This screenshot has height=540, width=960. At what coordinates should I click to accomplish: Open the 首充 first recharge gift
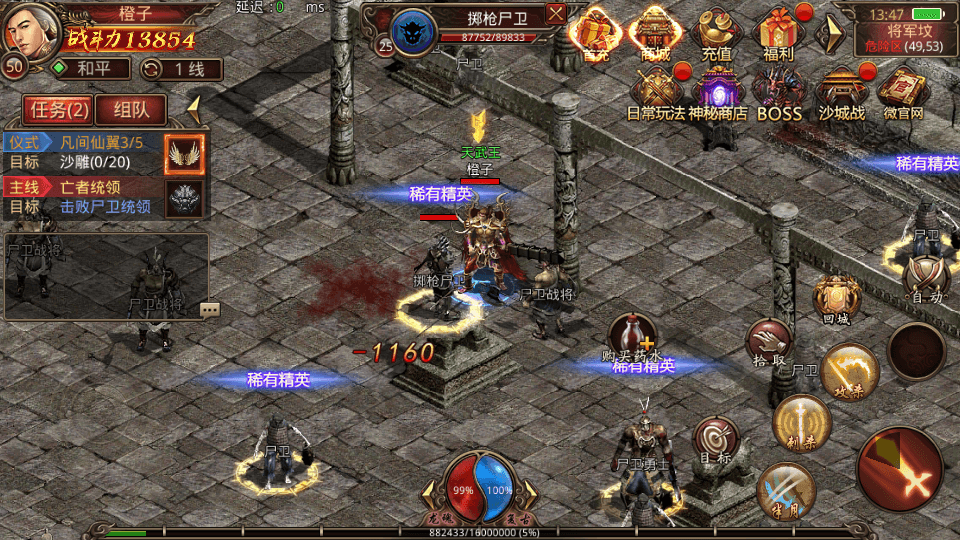pos(596,35)
